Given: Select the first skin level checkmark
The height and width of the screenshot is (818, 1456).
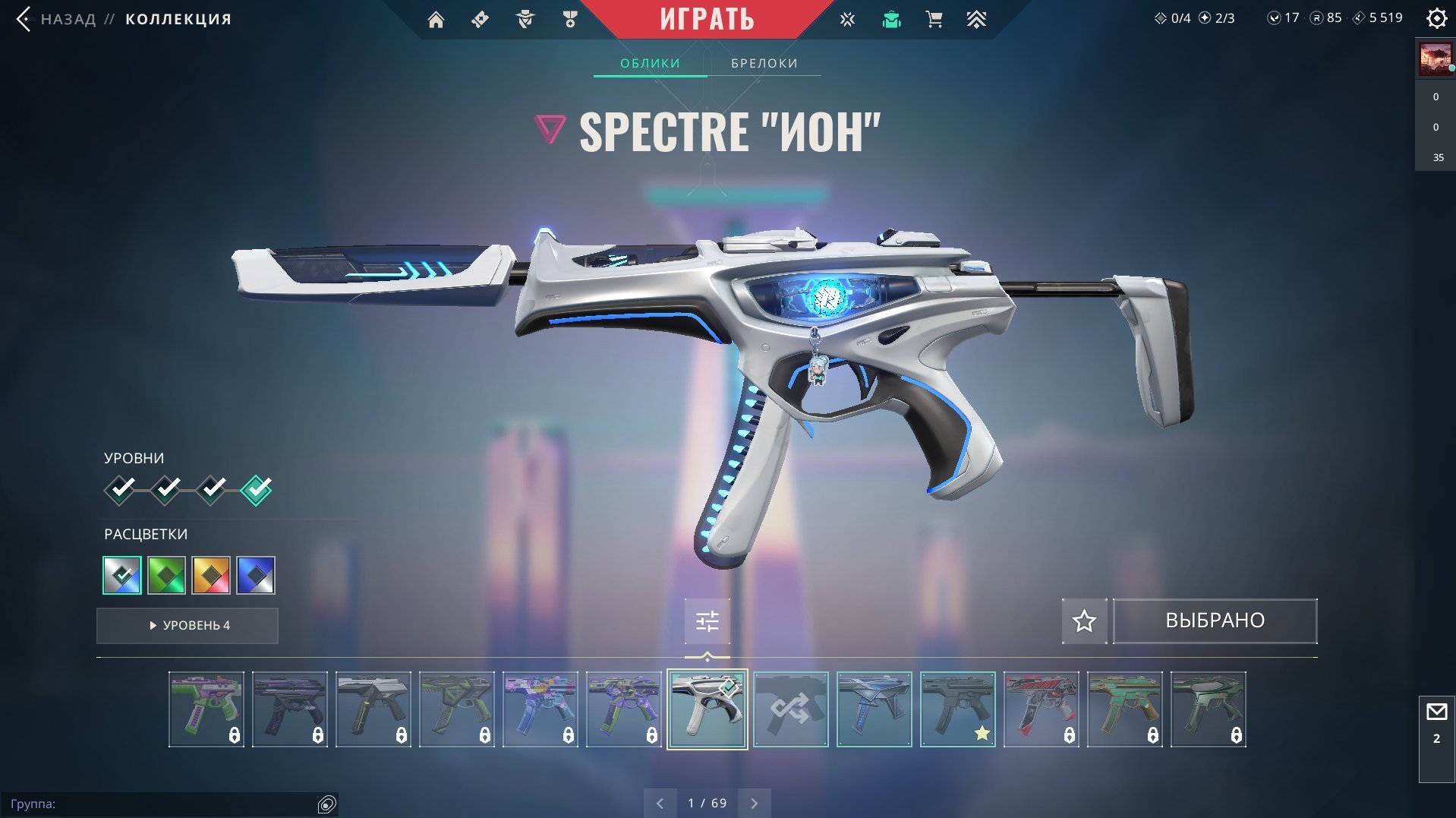Looking at the screenshot, I should [120, 490].
